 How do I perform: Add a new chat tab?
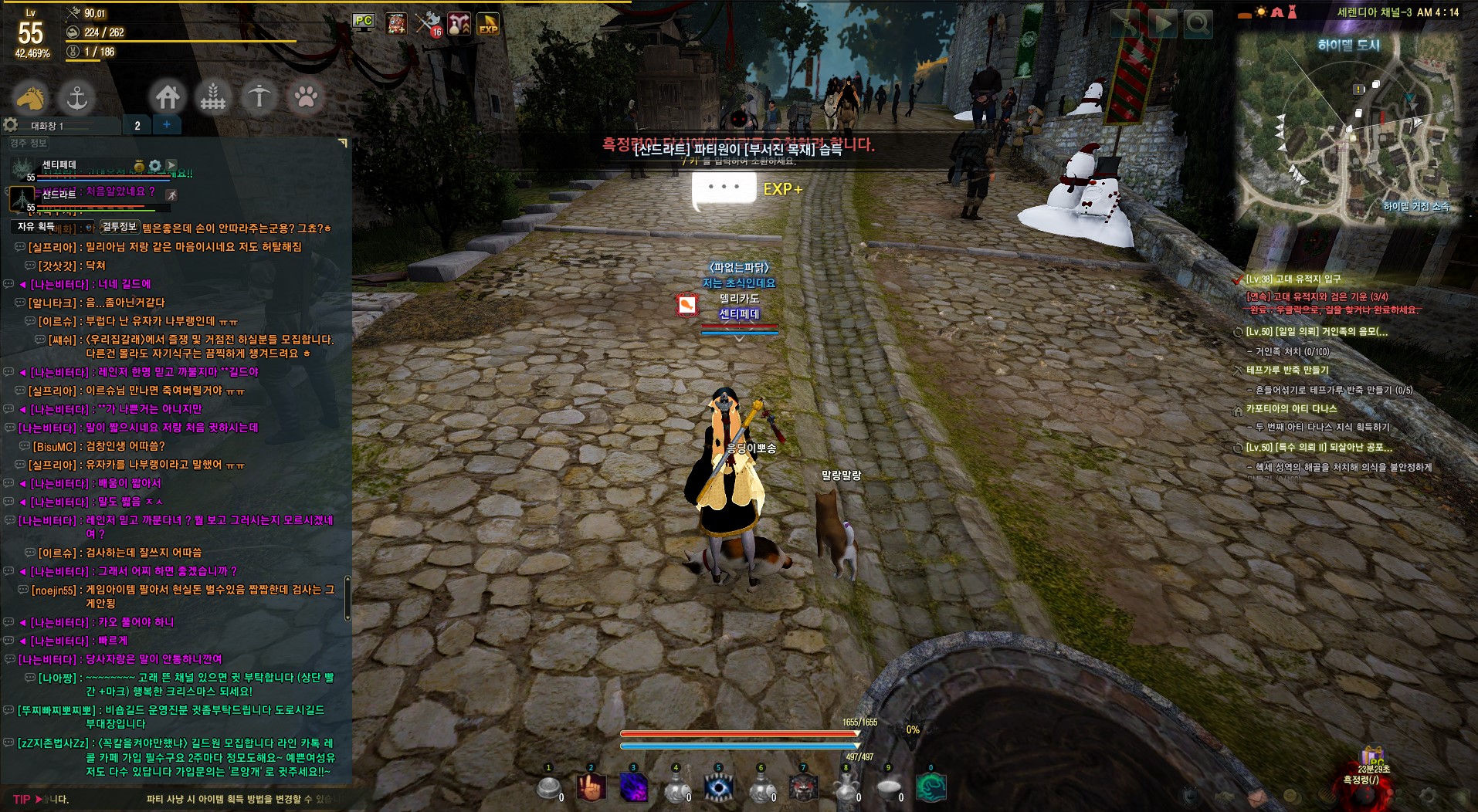tap(167, 124)
